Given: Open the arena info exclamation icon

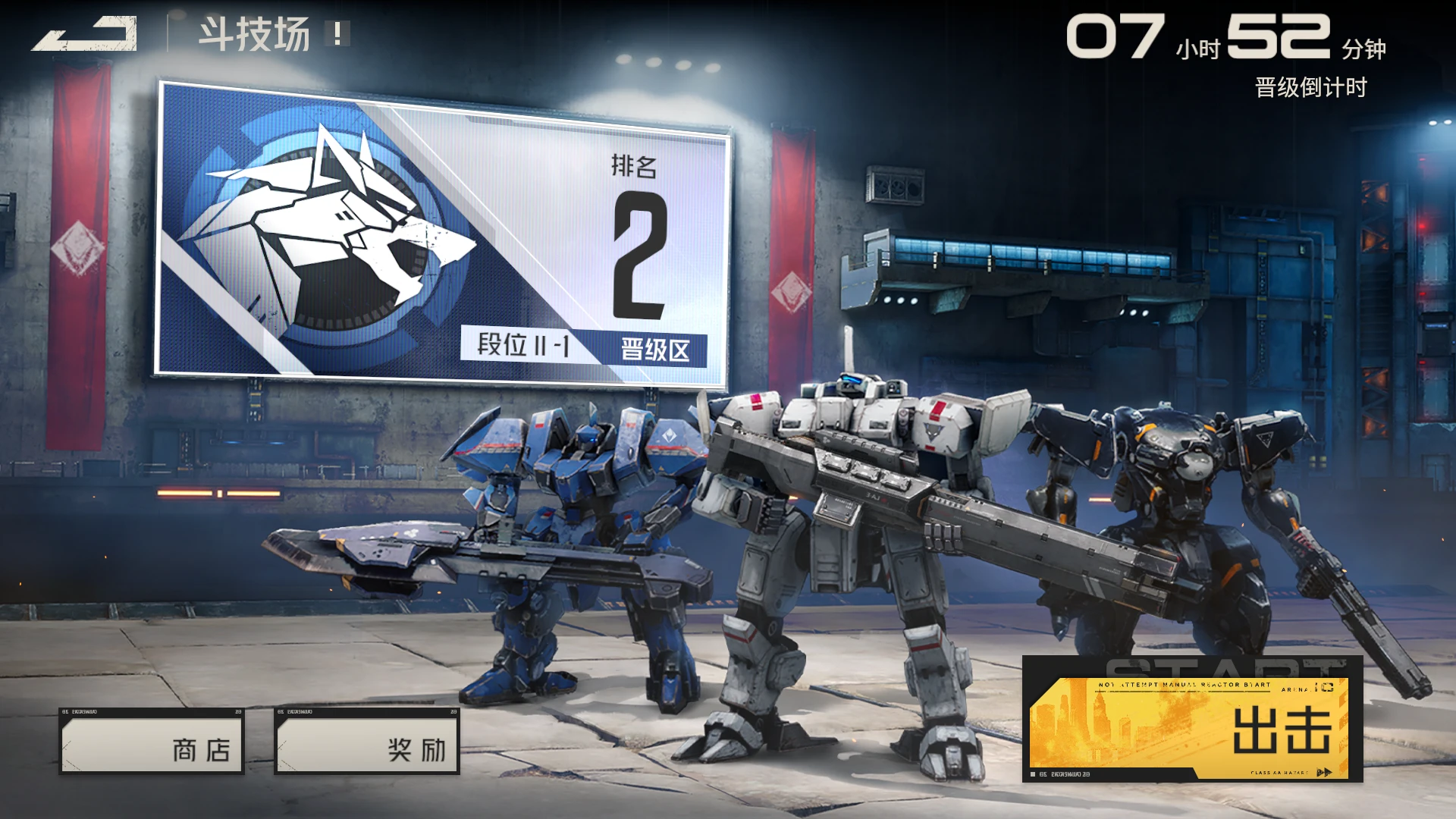Looking at the screenshot, I should tap(337, 33).
